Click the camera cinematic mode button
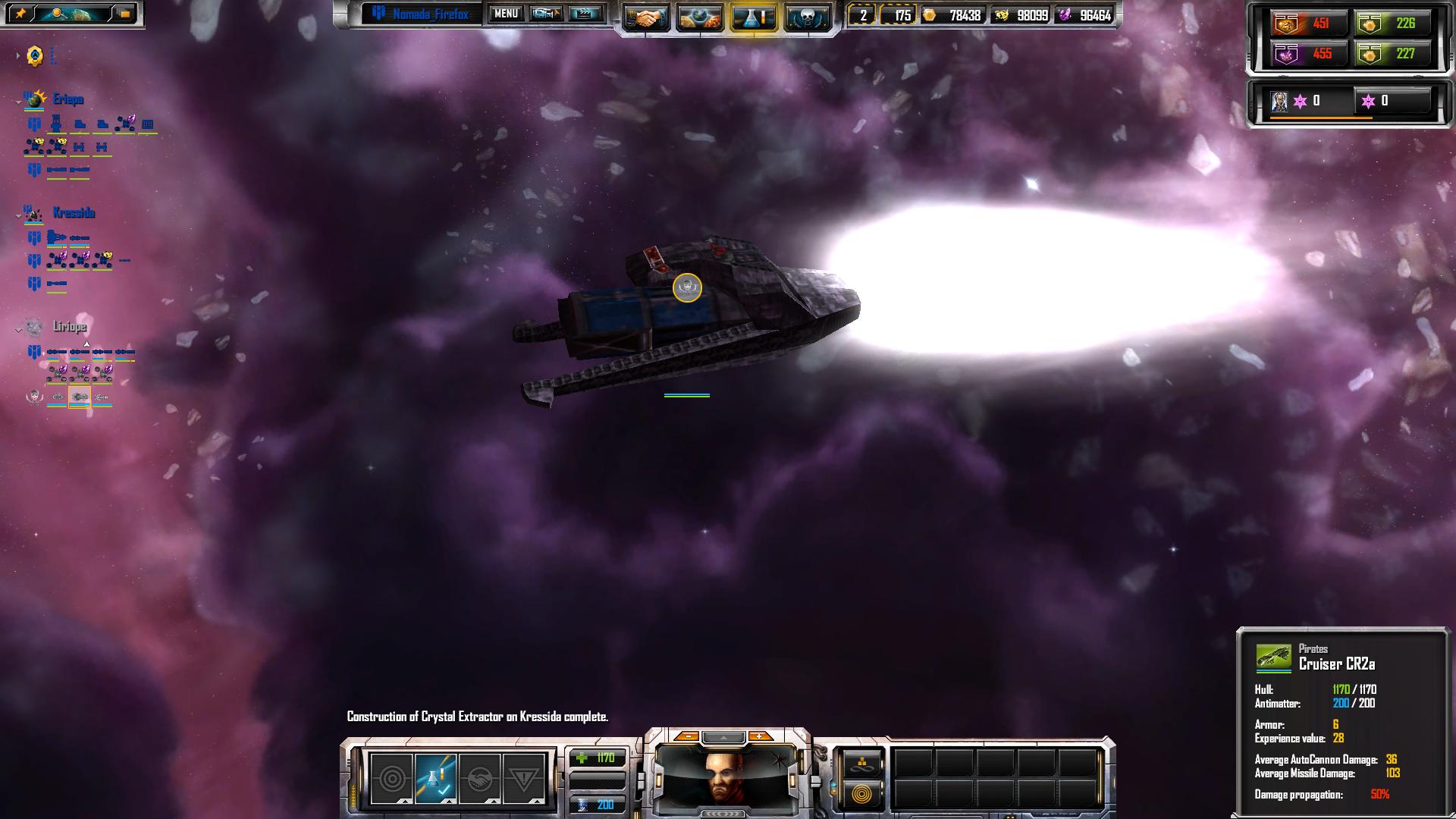The image size is (1456, 819). tap(546, 14)
